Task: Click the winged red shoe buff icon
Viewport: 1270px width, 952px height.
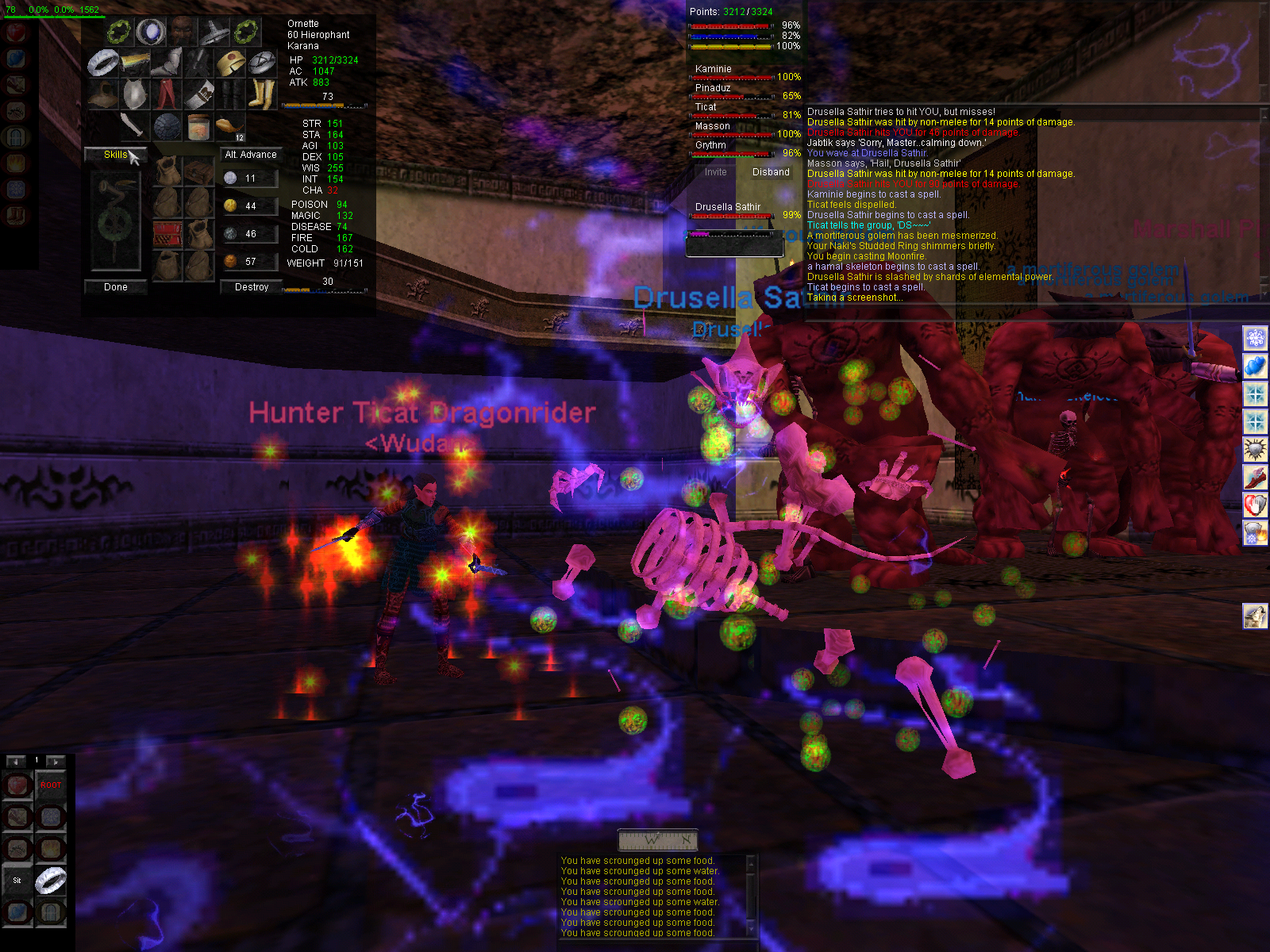Action: pyautogui.click(x=1255, y=477)
